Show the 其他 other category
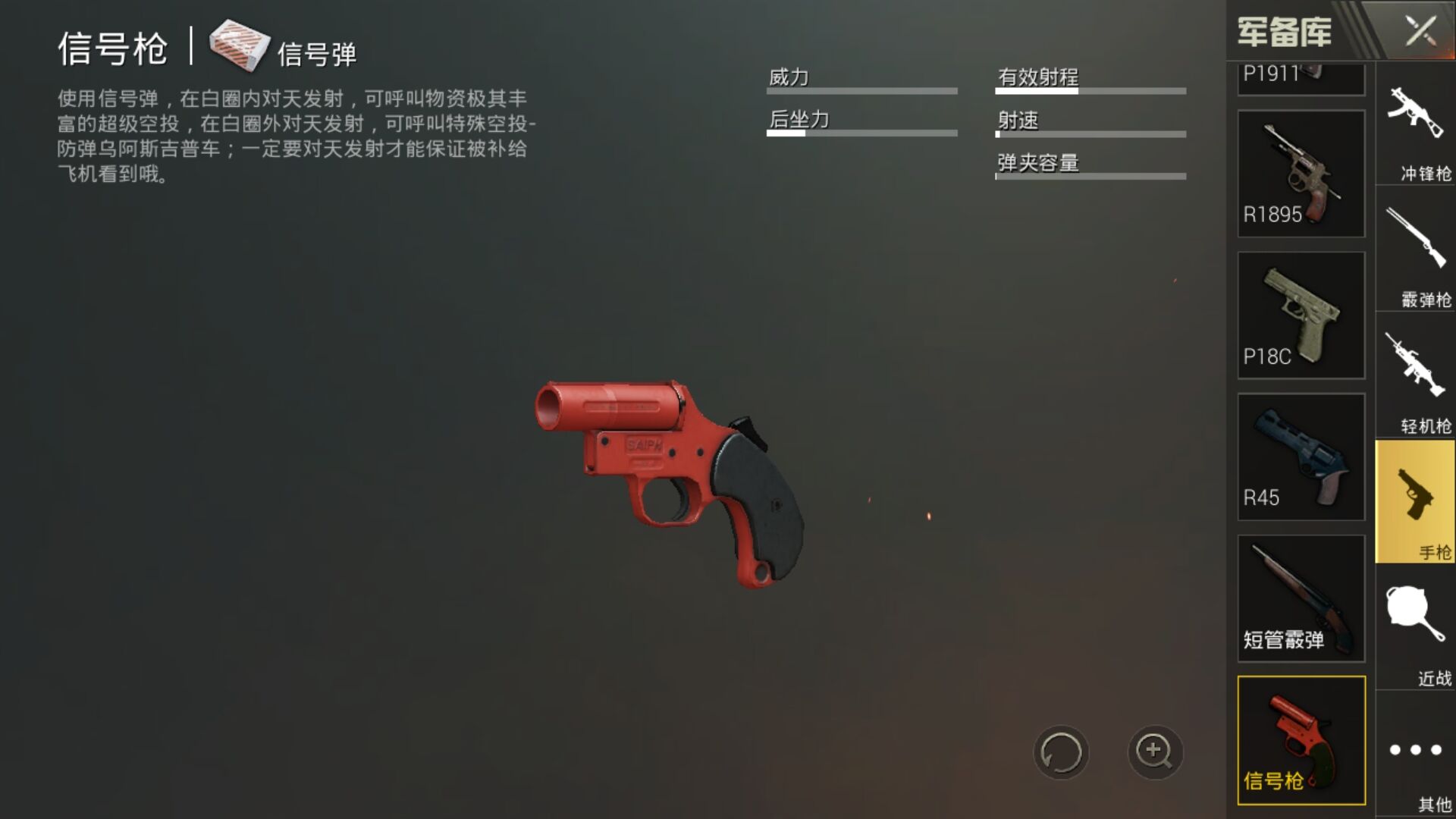This screenshot has width=1456, height=819. click(1416, 755)
